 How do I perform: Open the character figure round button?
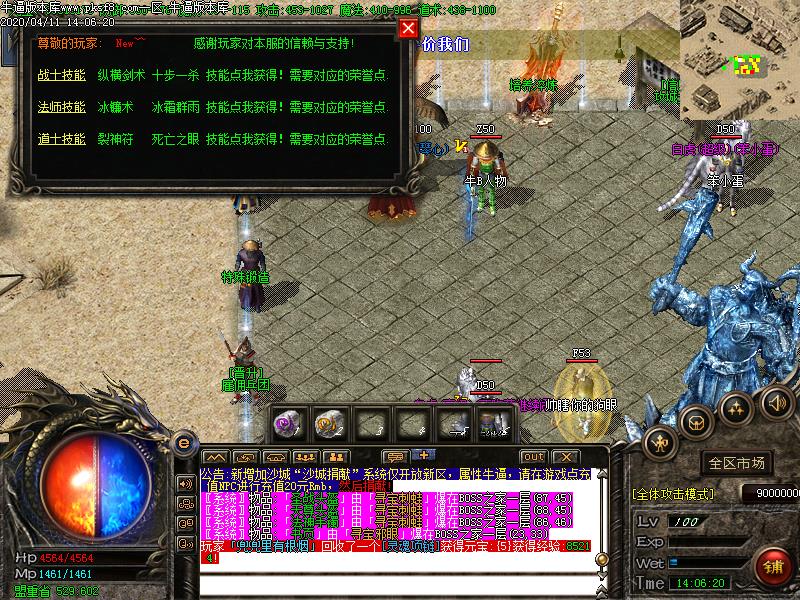(x=660, y=441)
